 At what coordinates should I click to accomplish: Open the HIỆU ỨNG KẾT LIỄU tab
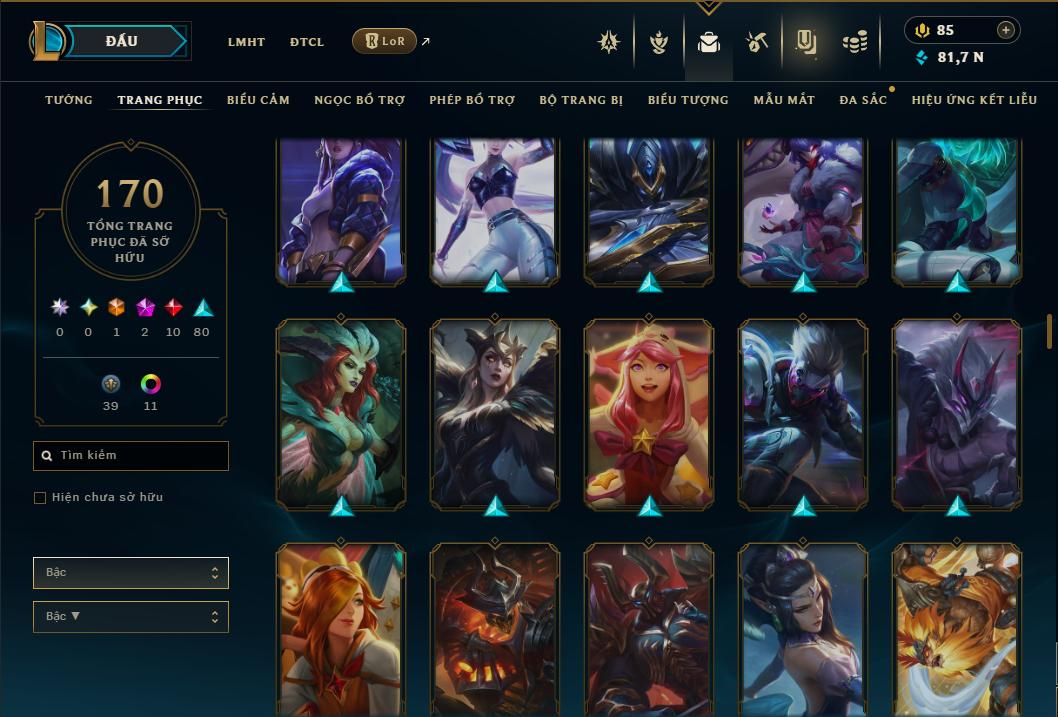(974, 100)
